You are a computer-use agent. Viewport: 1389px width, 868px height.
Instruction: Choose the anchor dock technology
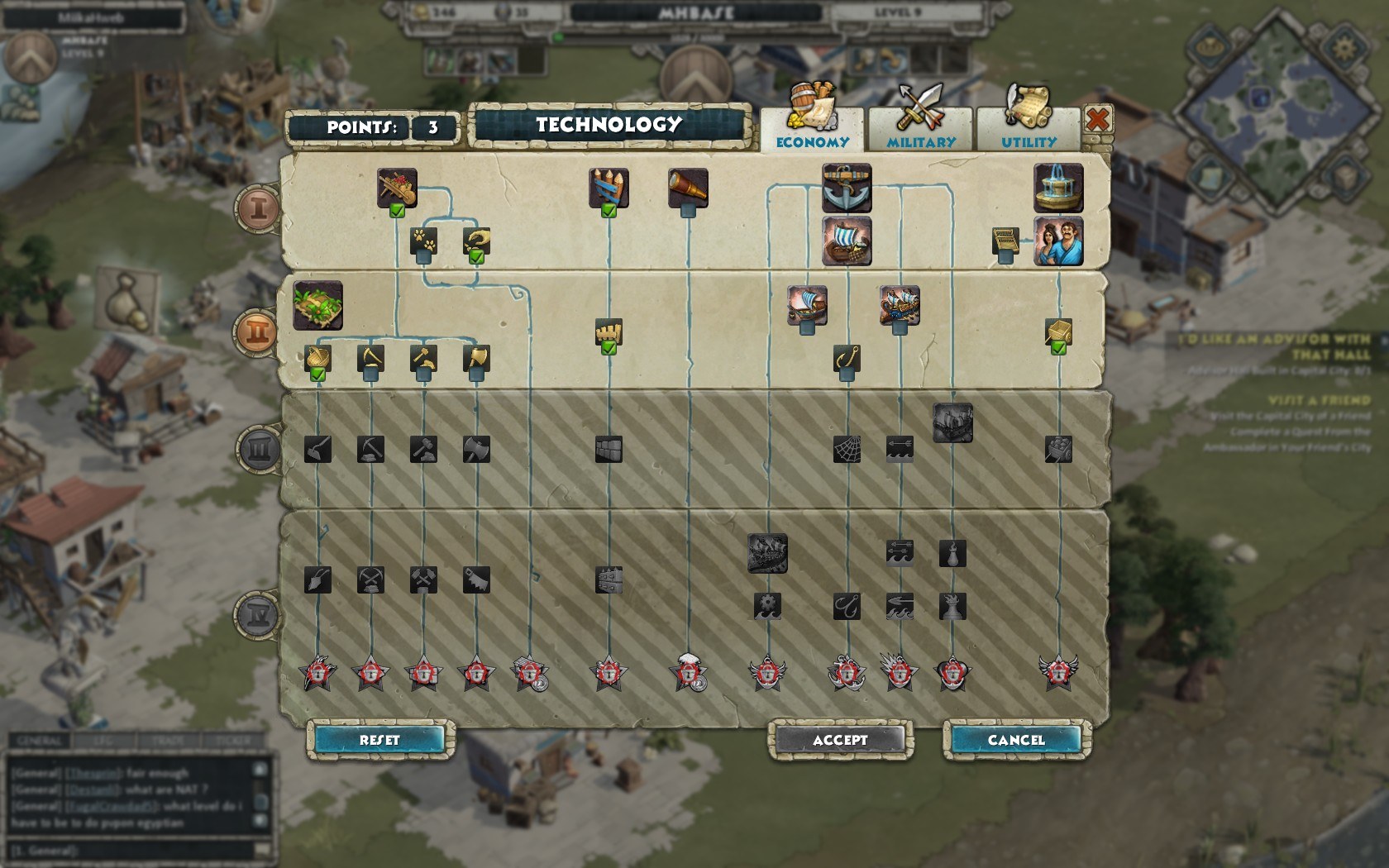(847, 187)
